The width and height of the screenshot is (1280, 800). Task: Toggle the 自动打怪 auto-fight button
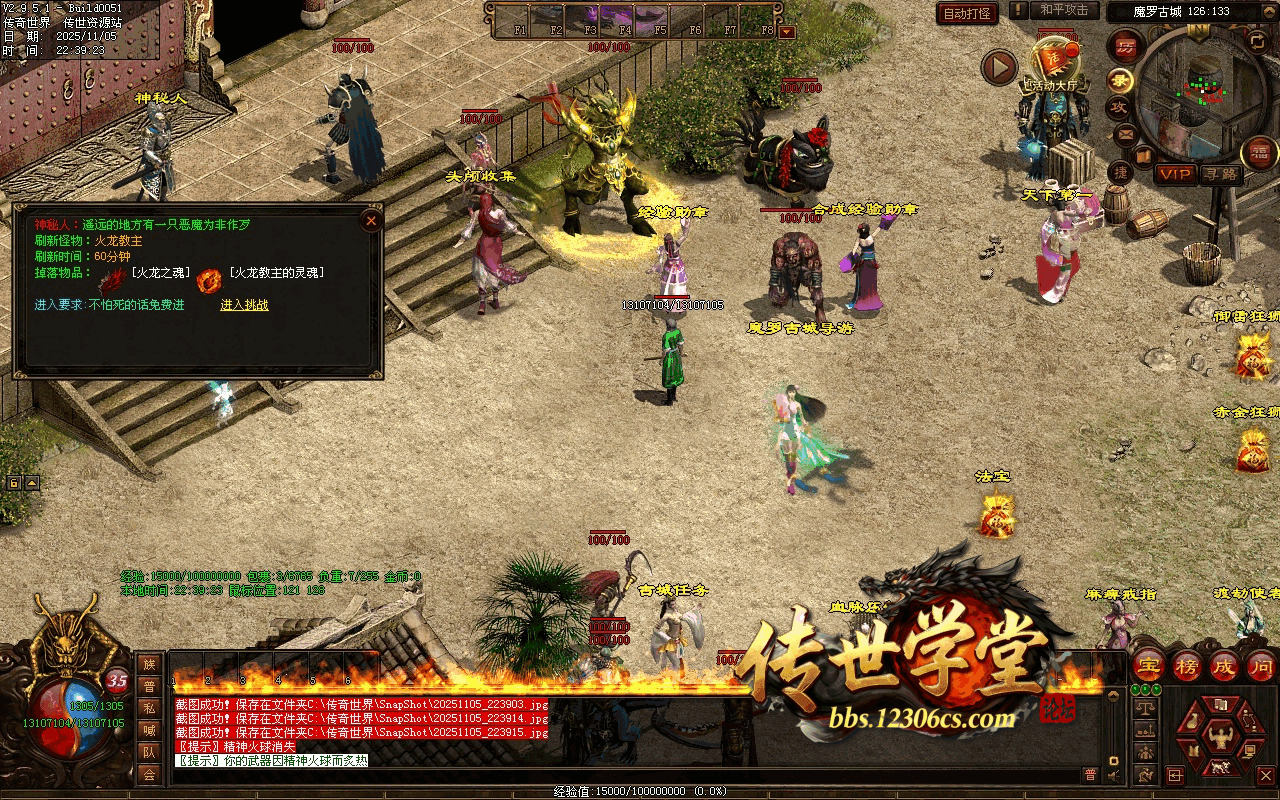tap(967, 14)
